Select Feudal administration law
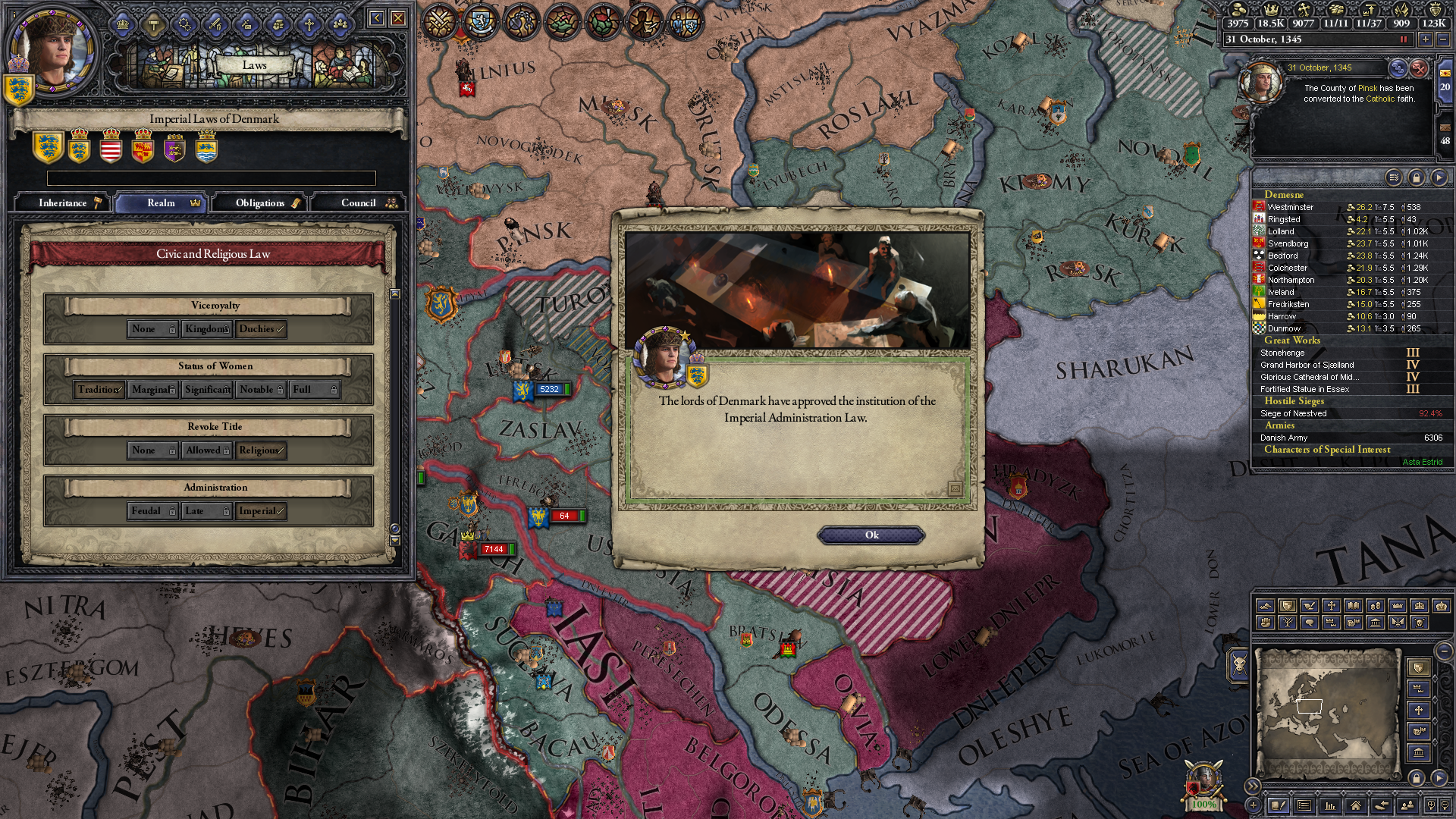 [152, 511]
